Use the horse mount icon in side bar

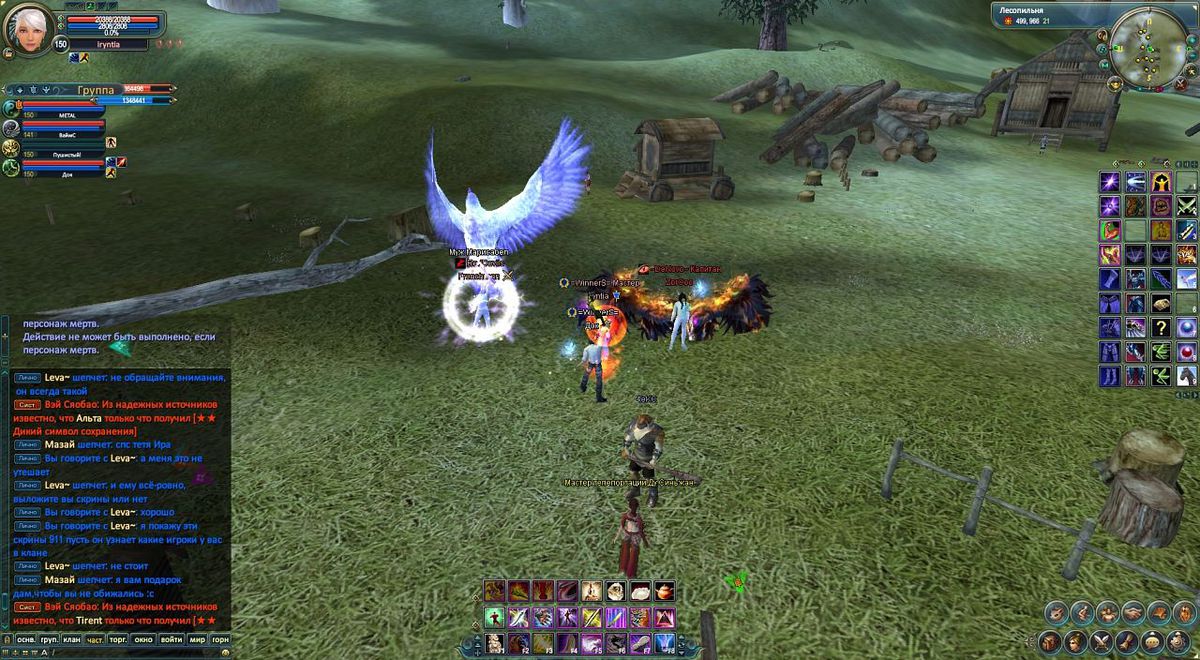coord(1186,376)
